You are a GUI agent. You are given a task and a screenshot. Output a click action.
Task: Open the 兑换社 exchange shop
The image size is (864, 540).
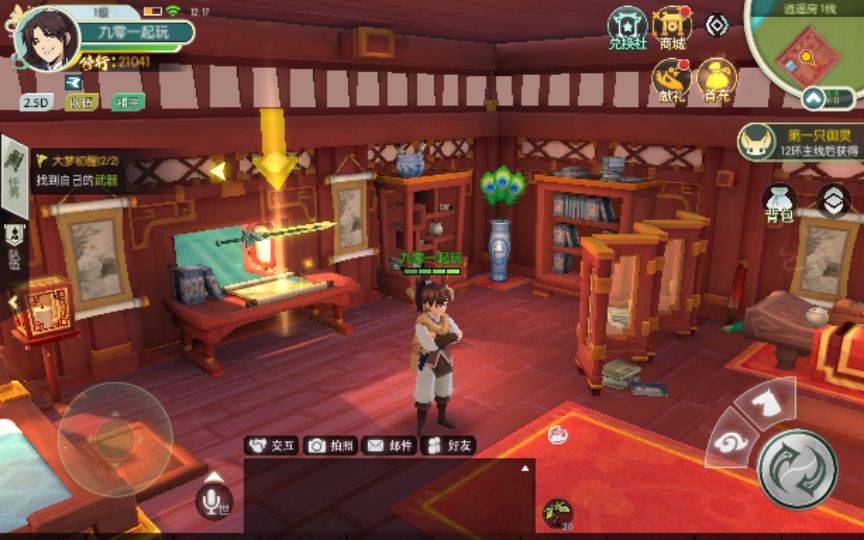(628, 28)
